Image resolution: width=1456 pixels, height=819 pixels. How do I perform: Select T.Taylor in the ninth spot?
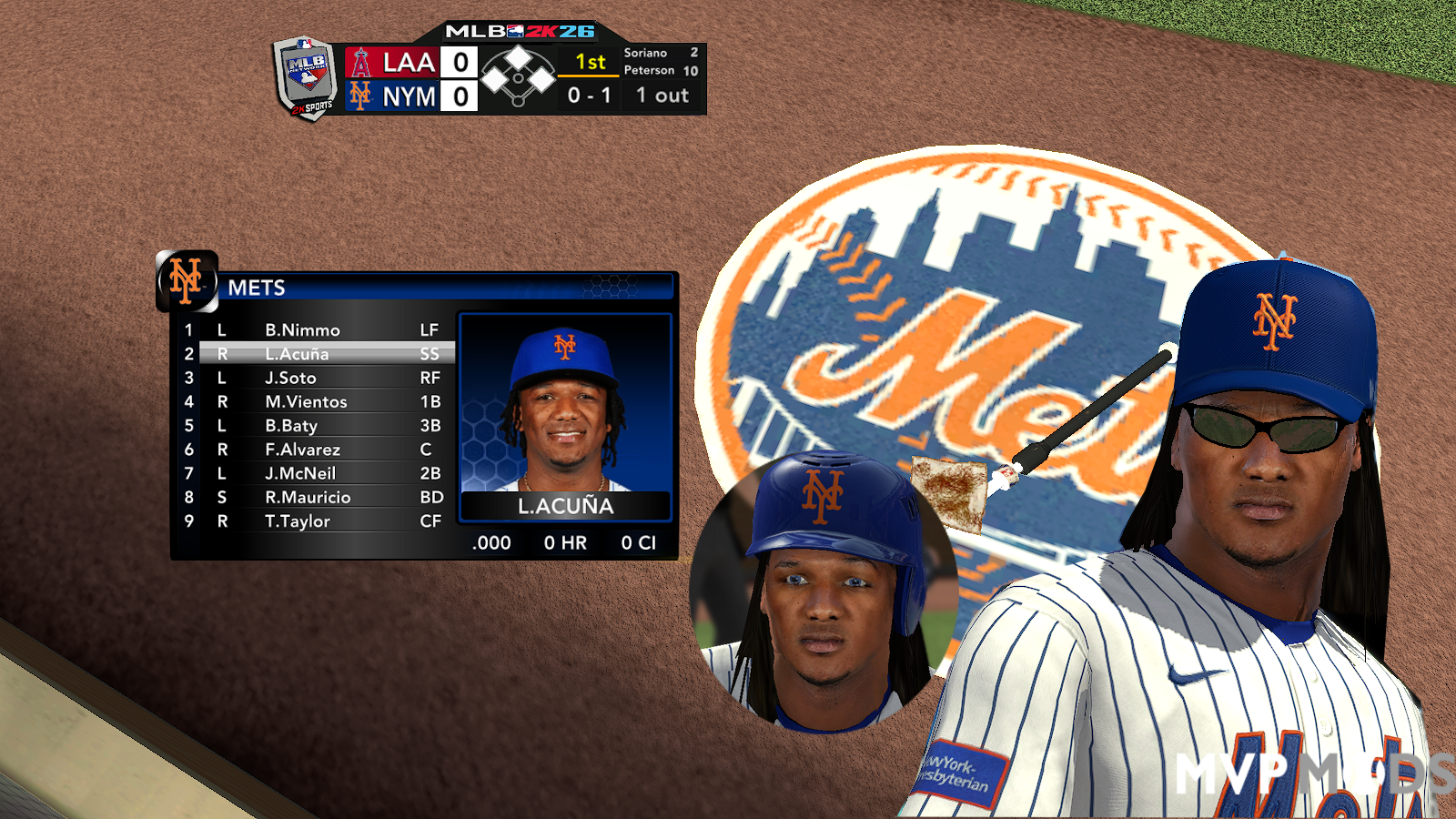point(298,521)
